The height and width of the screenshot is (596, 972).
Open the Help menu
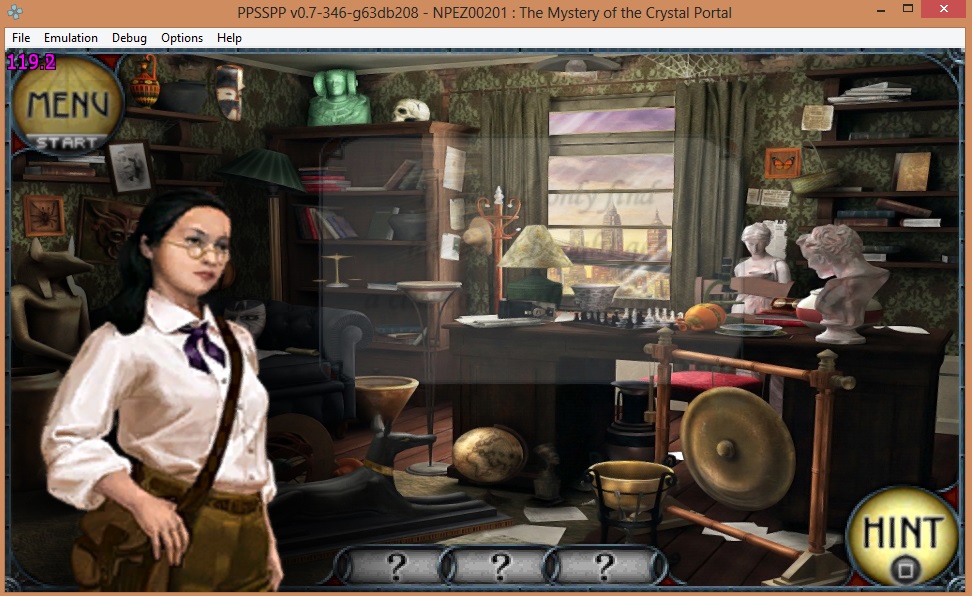click(229, 38)
